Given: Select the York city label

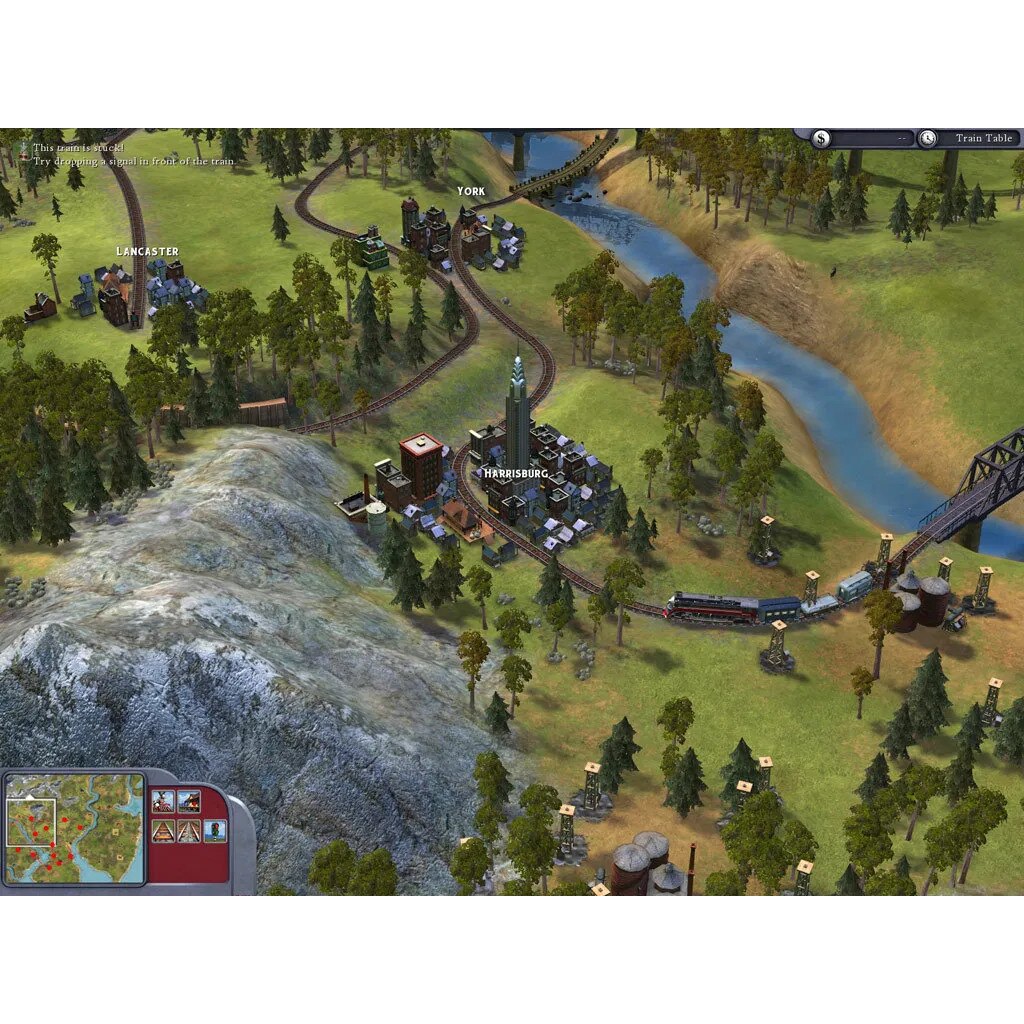Looking at the screenshot, I should pyautogui.click(x=471, y=191).
